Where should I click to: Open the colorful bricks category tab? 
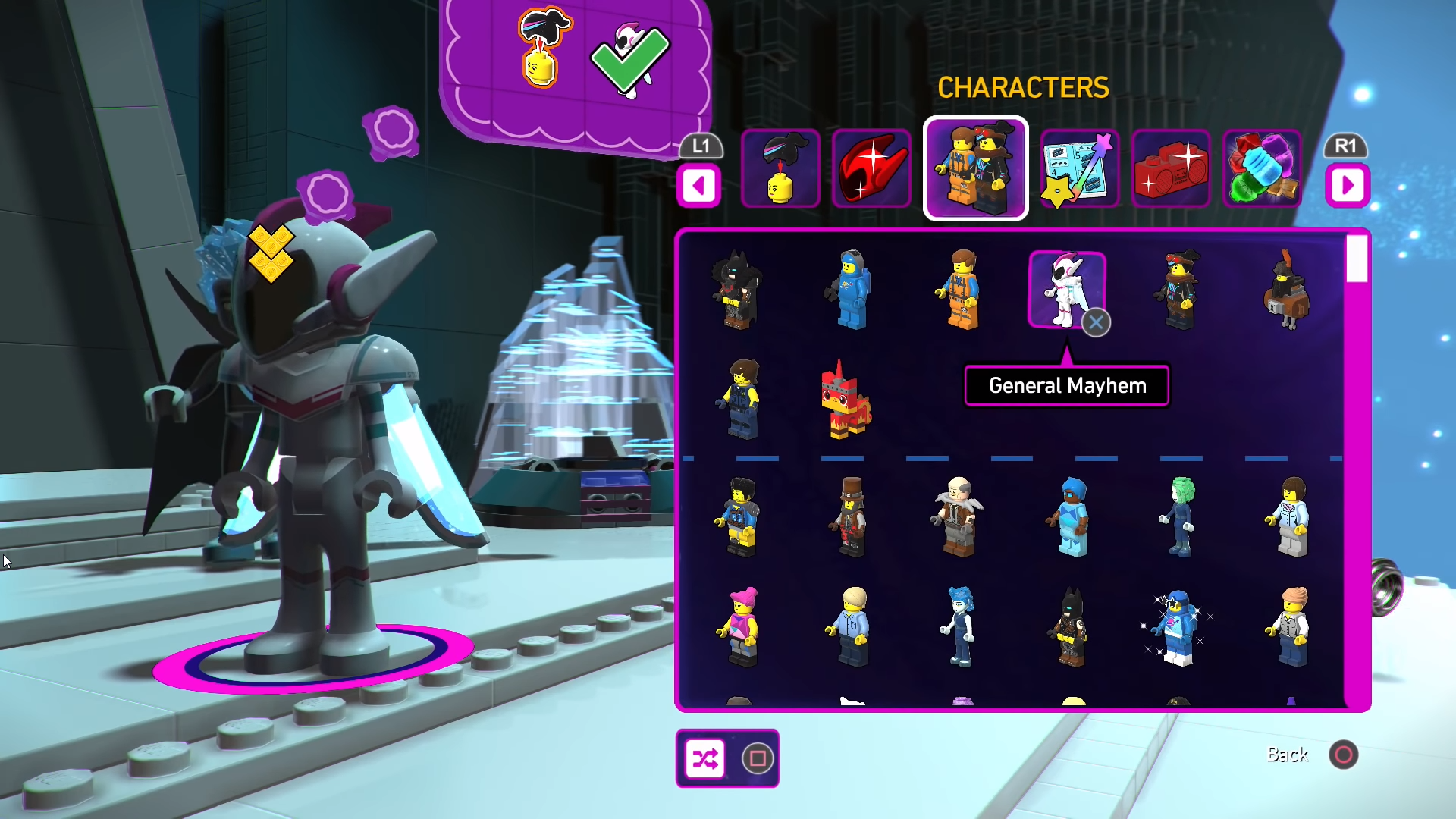point(1262,168)
